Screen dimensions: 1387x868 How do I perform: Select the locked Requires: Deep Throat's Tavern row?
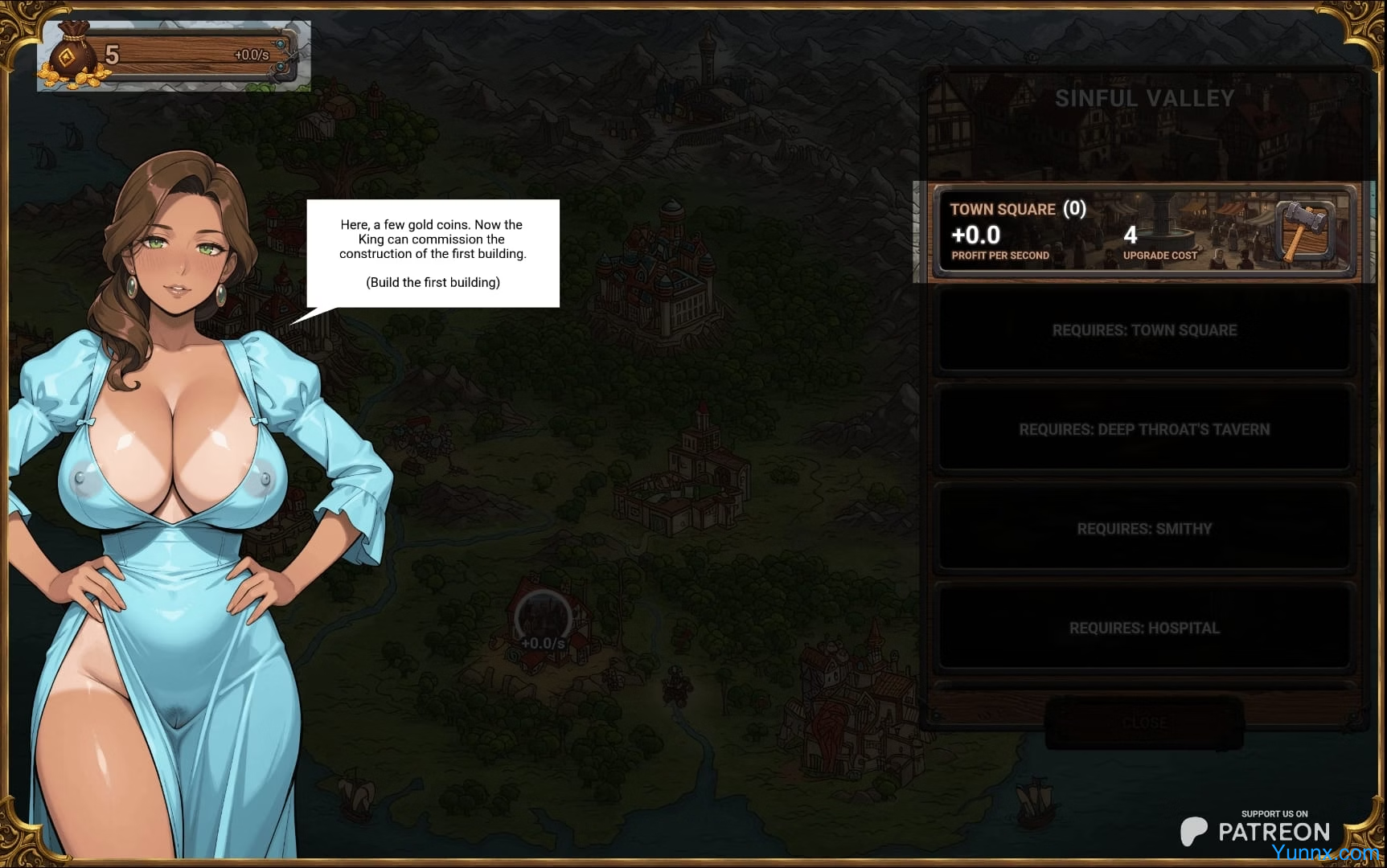[1144, 430]
